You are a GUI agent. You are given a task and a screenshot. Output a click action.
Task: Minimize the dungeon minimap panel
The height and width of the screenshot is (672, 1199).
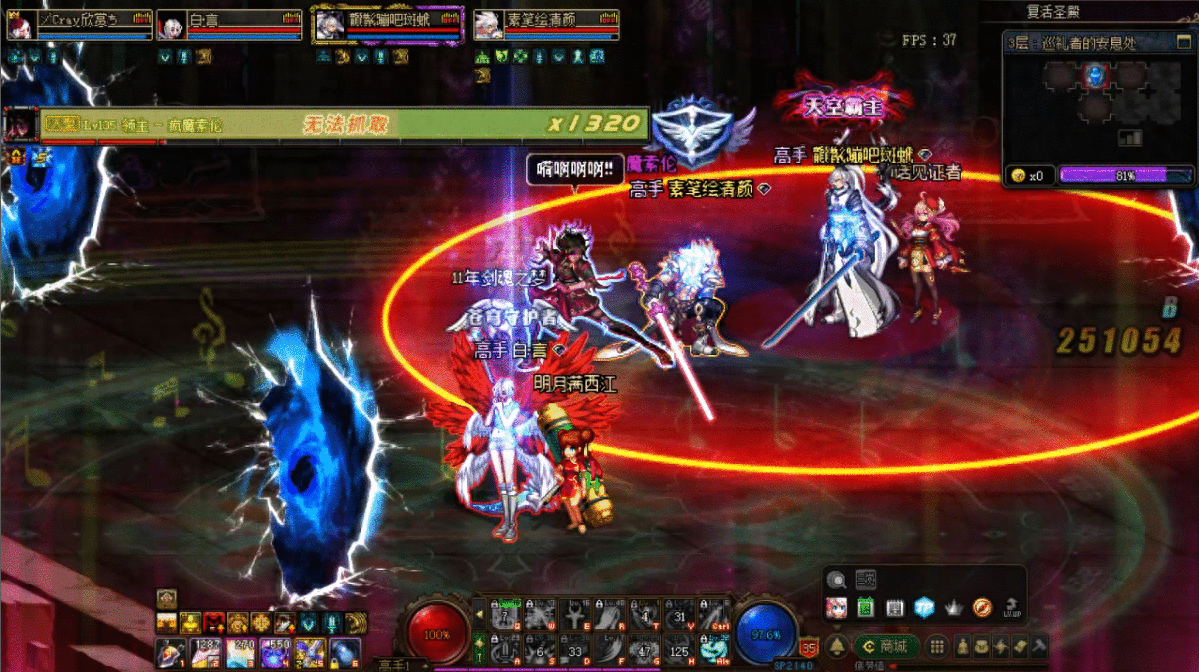[x=1186, y=43]
